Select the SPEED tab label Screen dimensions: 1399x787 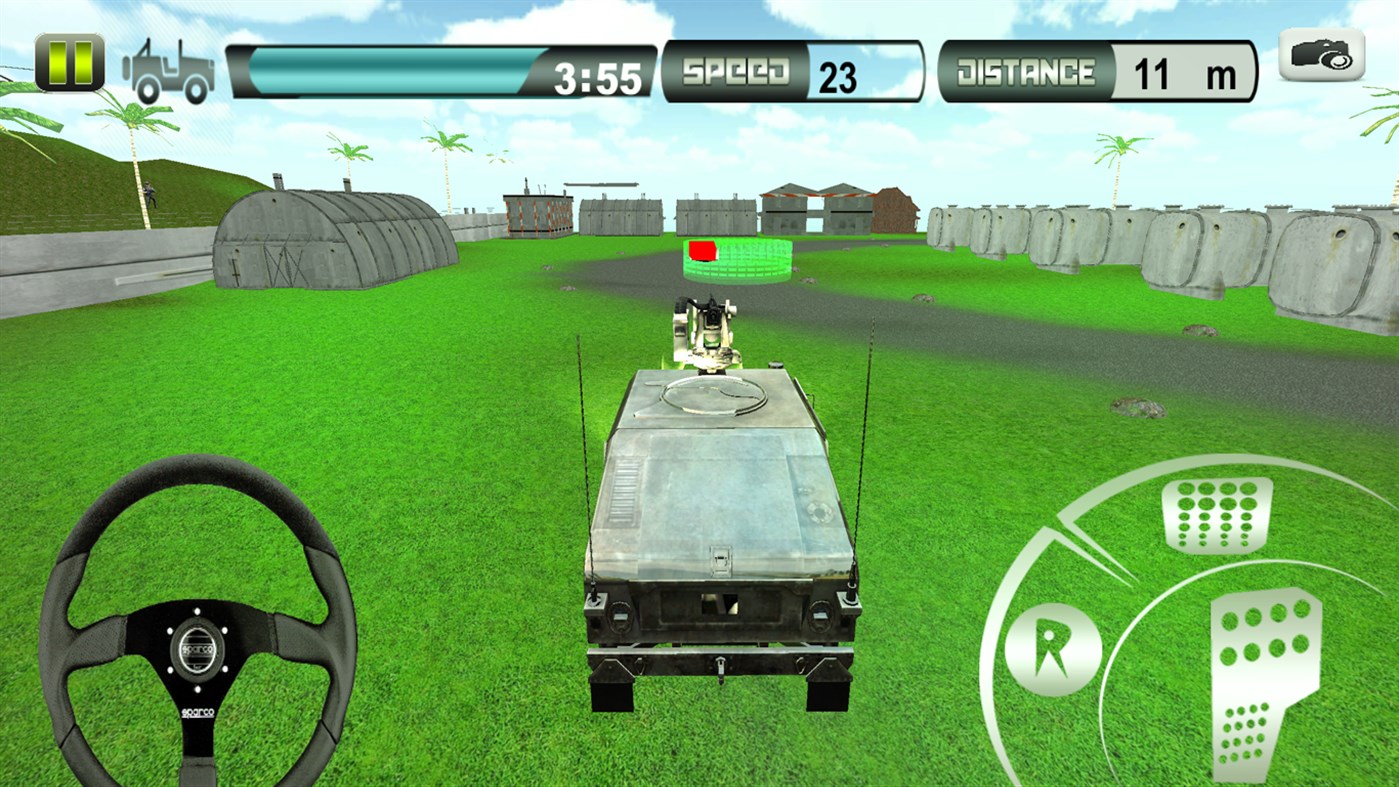pos(735,70)
